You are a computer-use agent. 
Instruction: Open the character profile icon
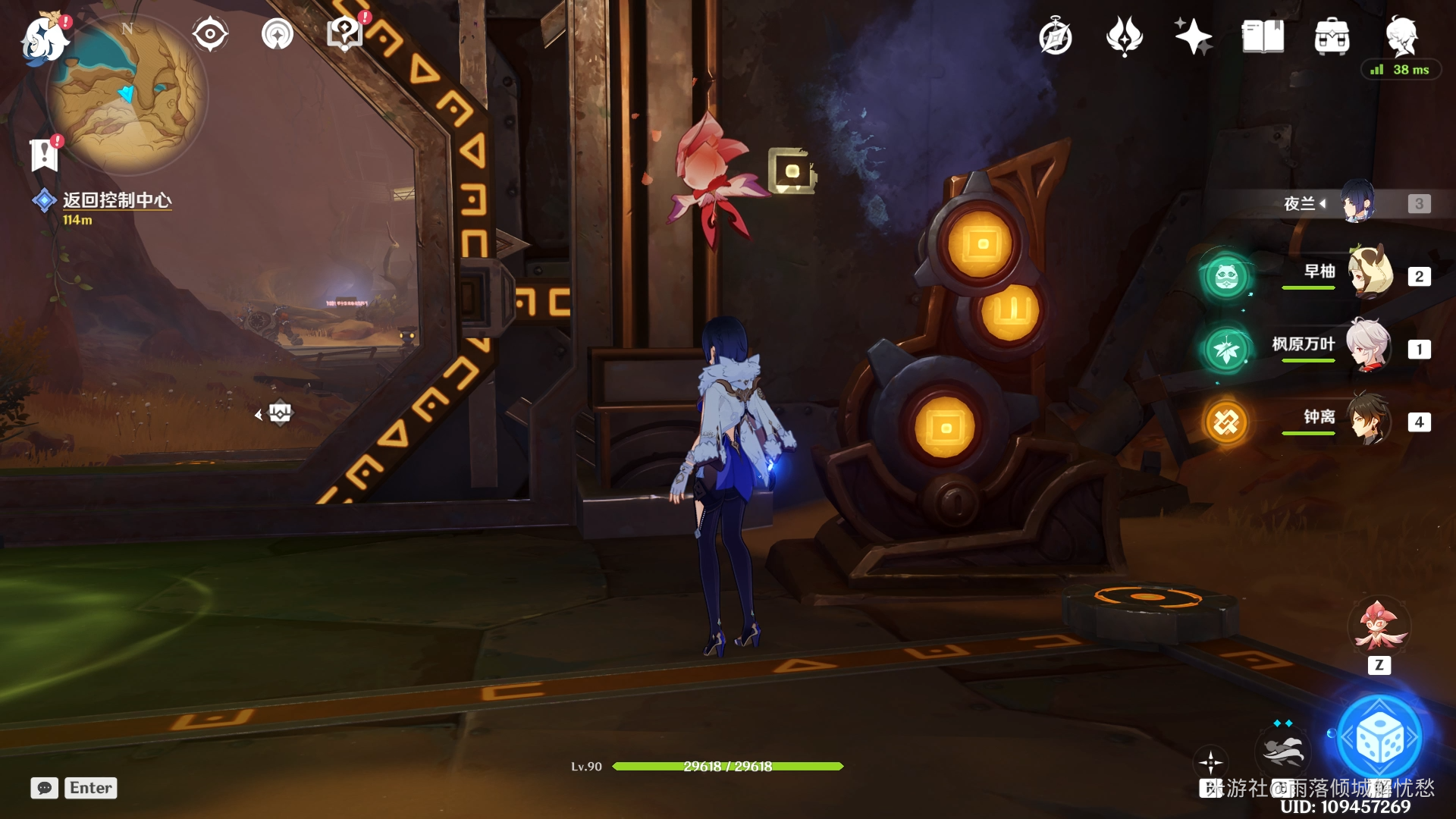pos(1401,36)
